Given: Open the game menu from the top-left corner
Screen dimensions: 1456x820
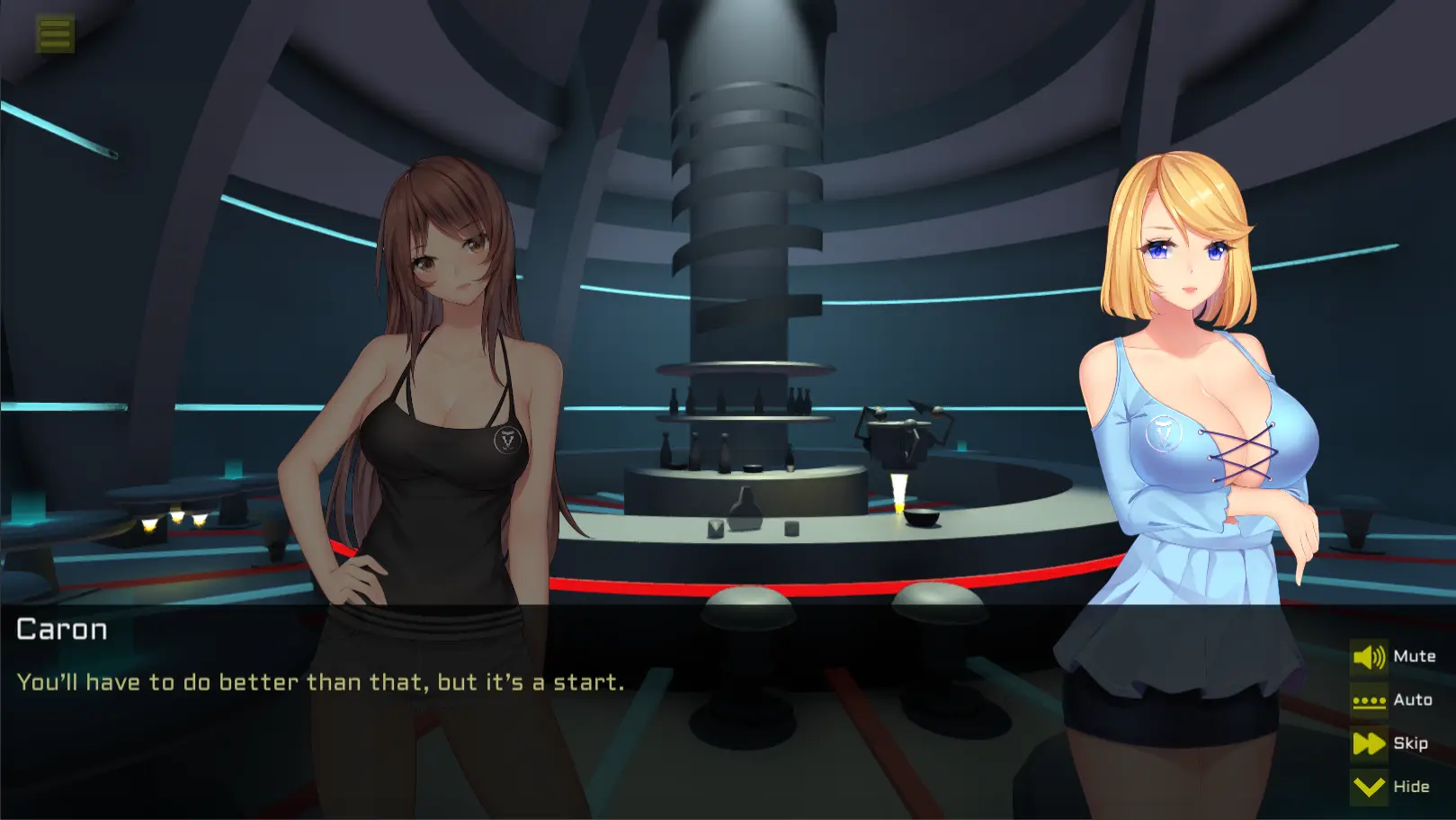Looking at the screenshot, I should (x=54, y=33).
